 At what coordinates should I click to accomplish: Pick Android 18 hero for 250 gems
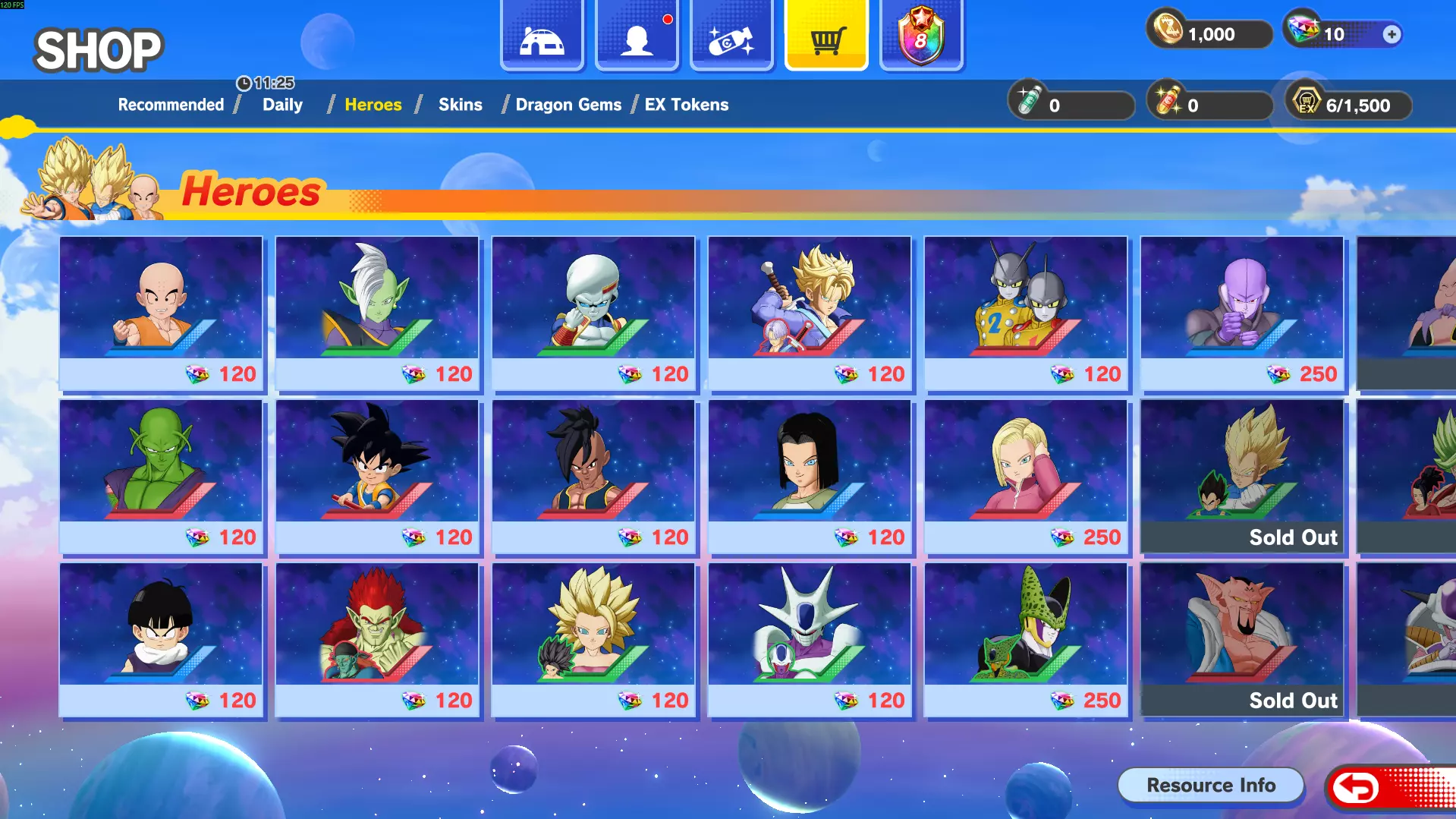click(x=1026, y=476)
